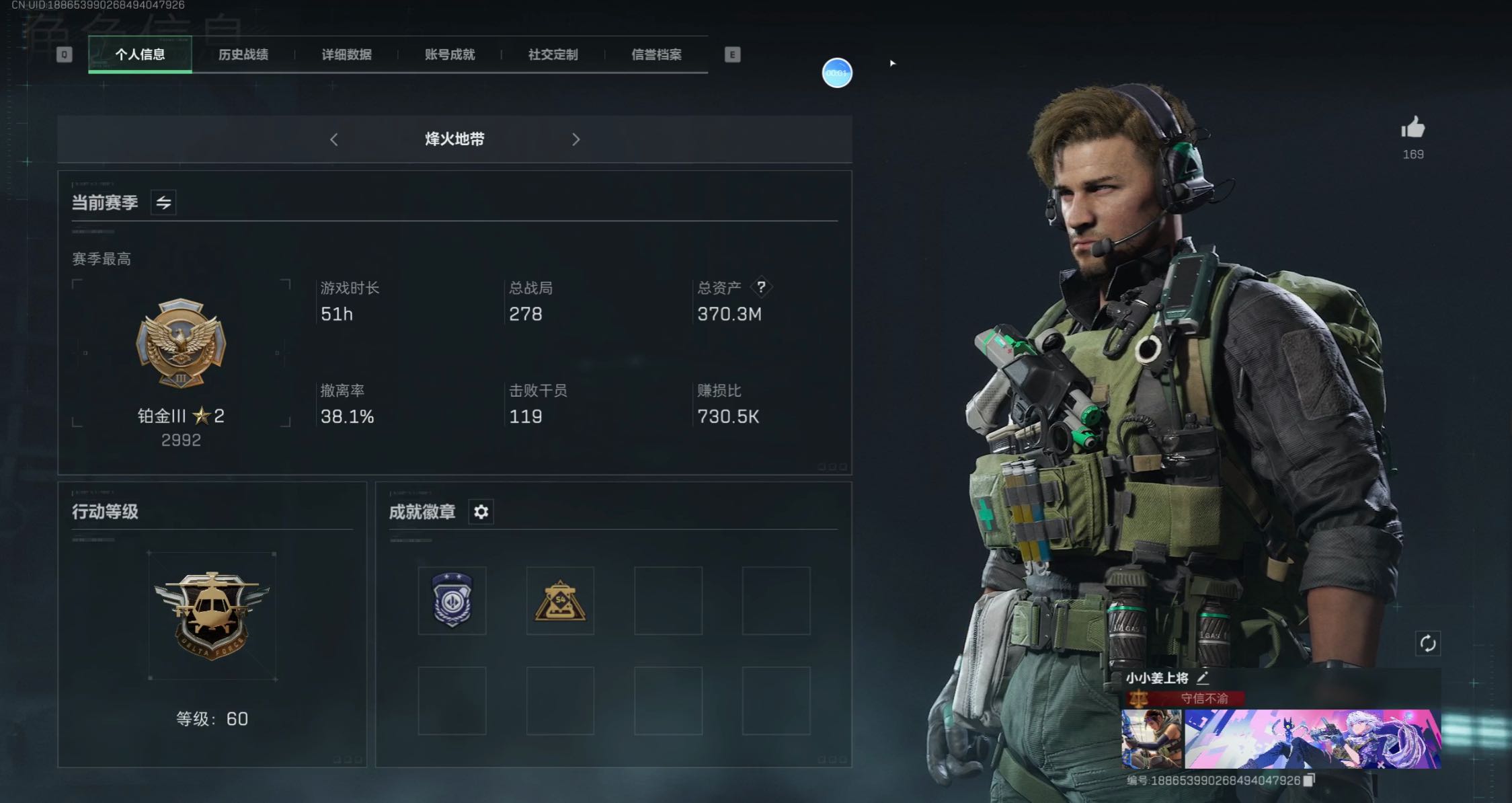The width and height of the screenshot is (1512, 803).
Task: Copy the player ID number at the bottom
Action: 1308,780
